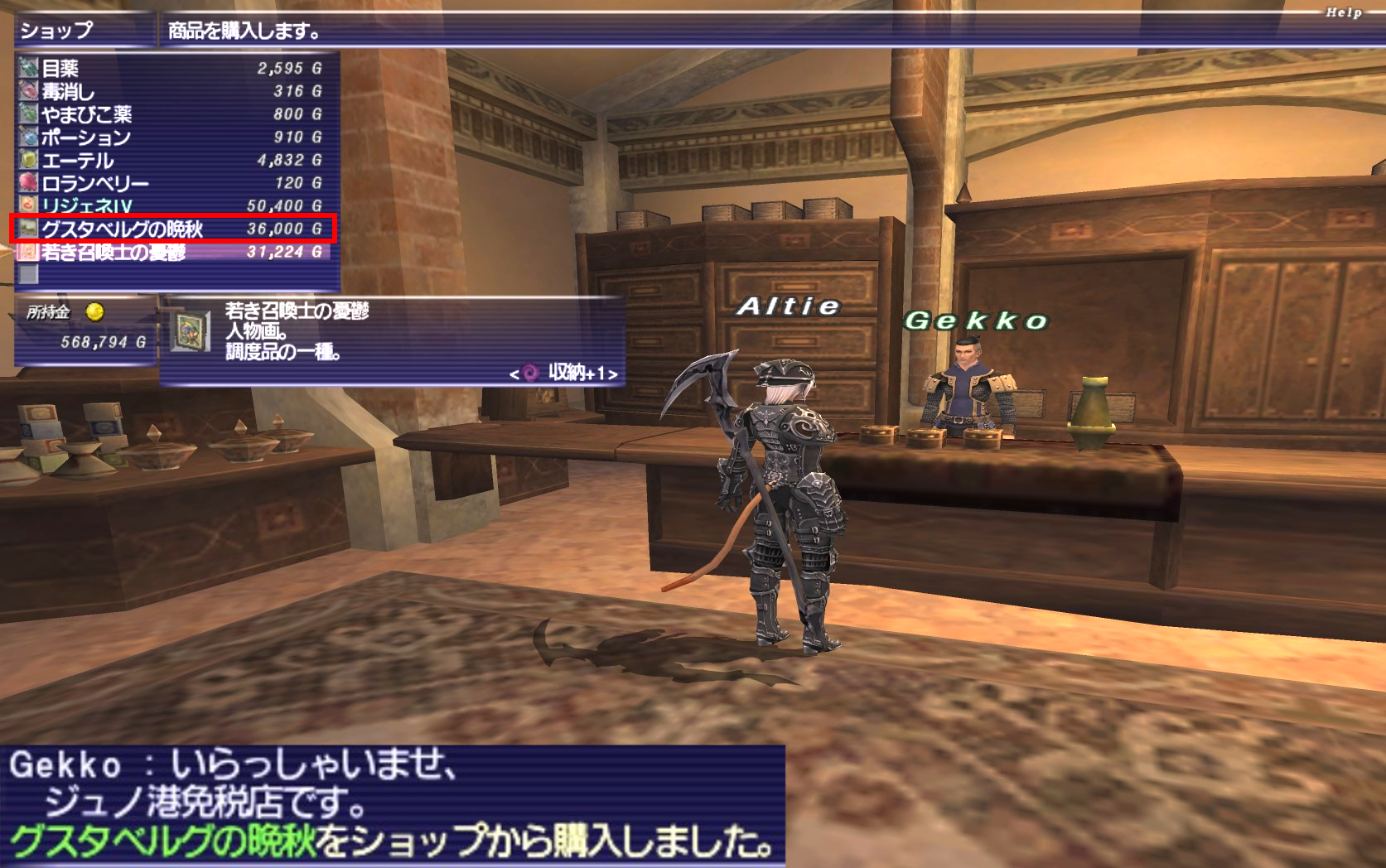
Task: Click the Gekko chat log window
Action: coord(392,805)
